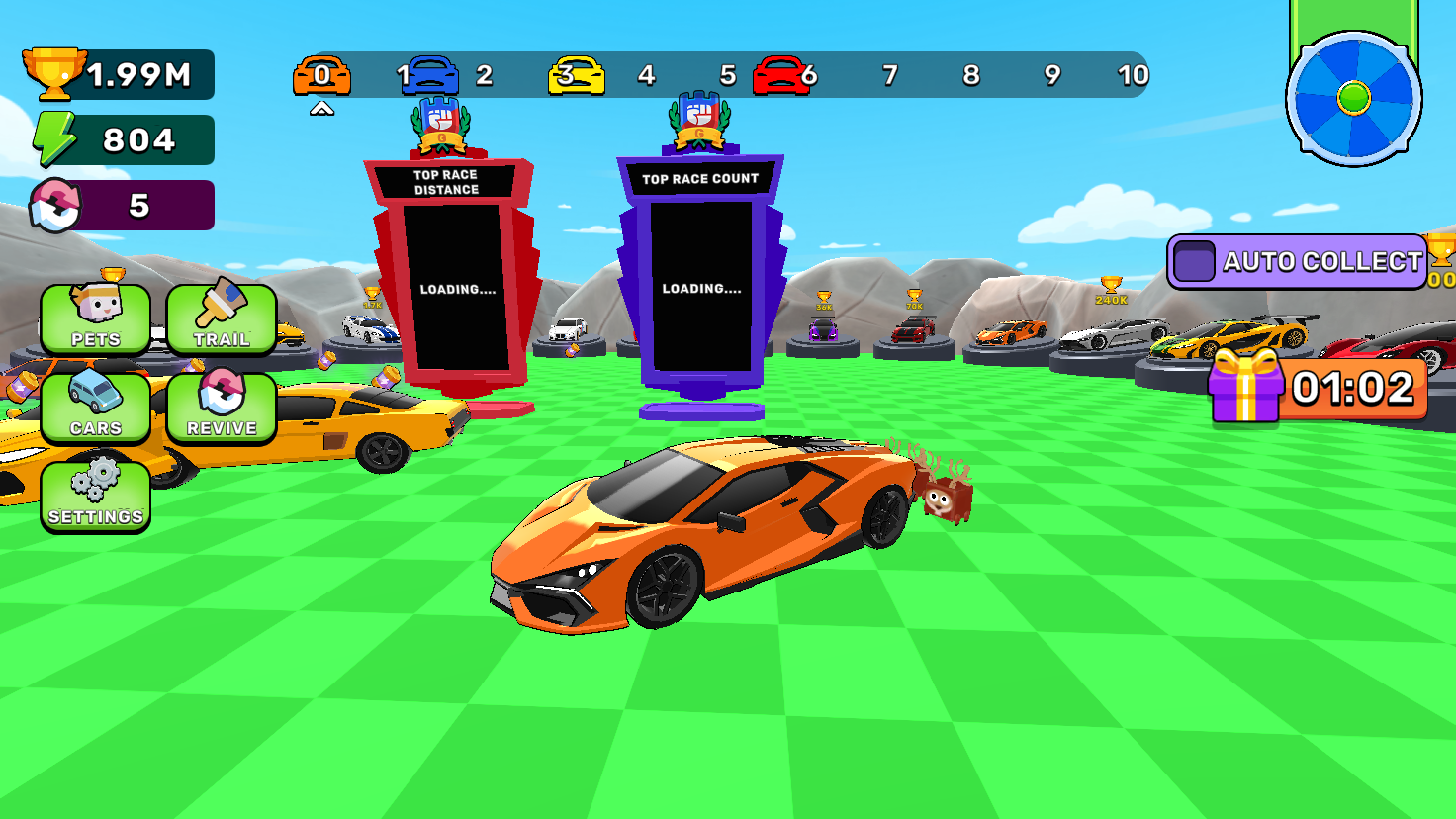
Task: Select the Trail paintbrush icon
Action: pyautogui.click(x=224, y=317)
